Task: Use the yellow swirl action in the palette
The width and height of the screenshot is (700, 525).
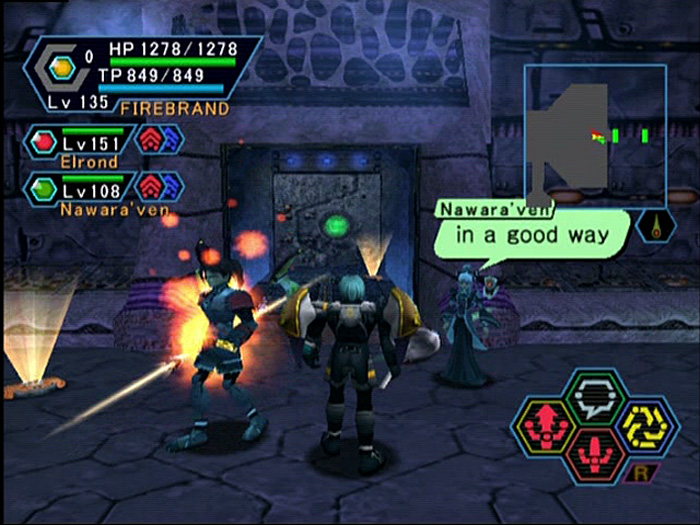Action: tap(646, 424)
